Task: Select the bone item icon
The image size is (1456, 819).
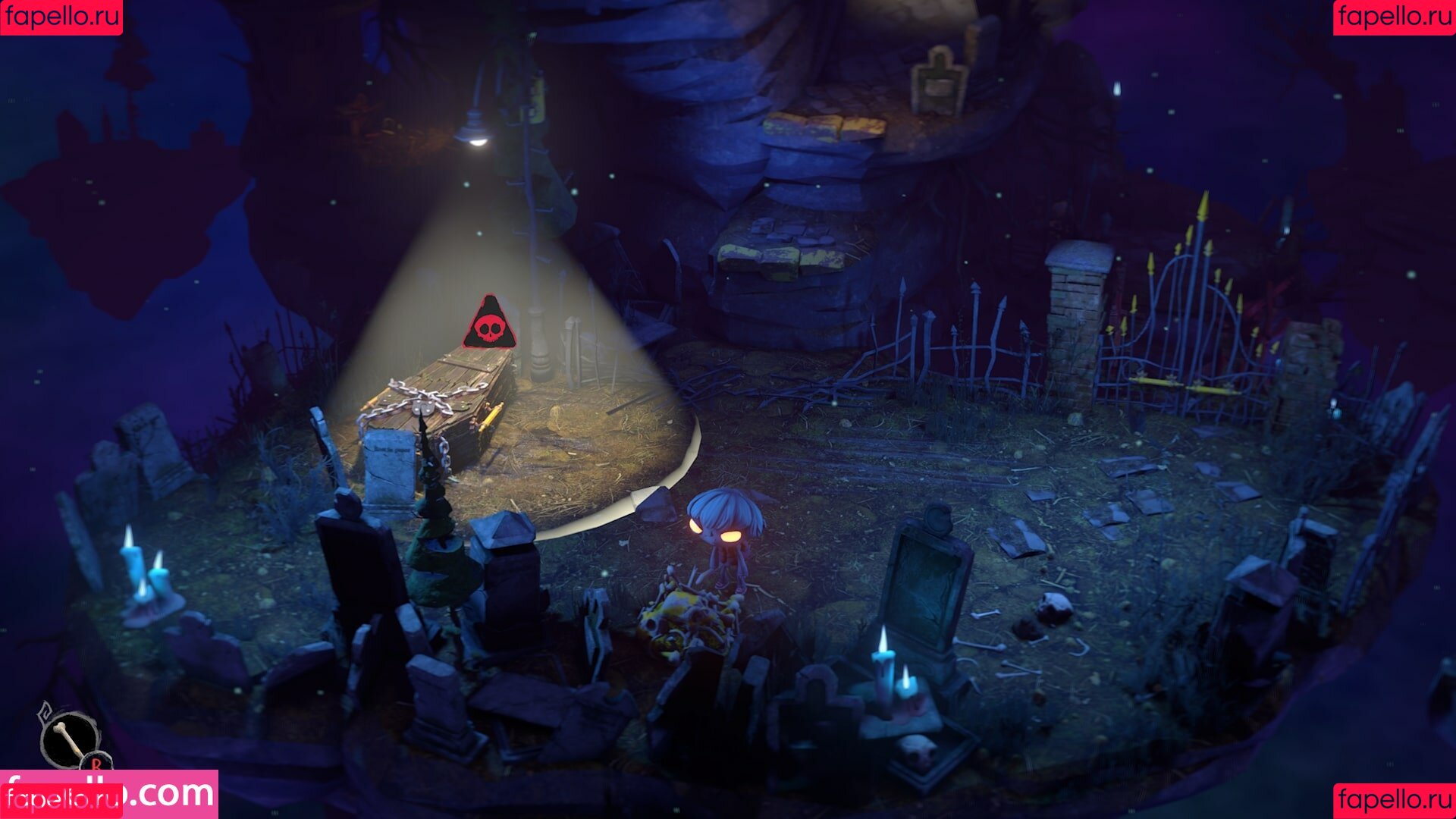Action: coord(69,737)
